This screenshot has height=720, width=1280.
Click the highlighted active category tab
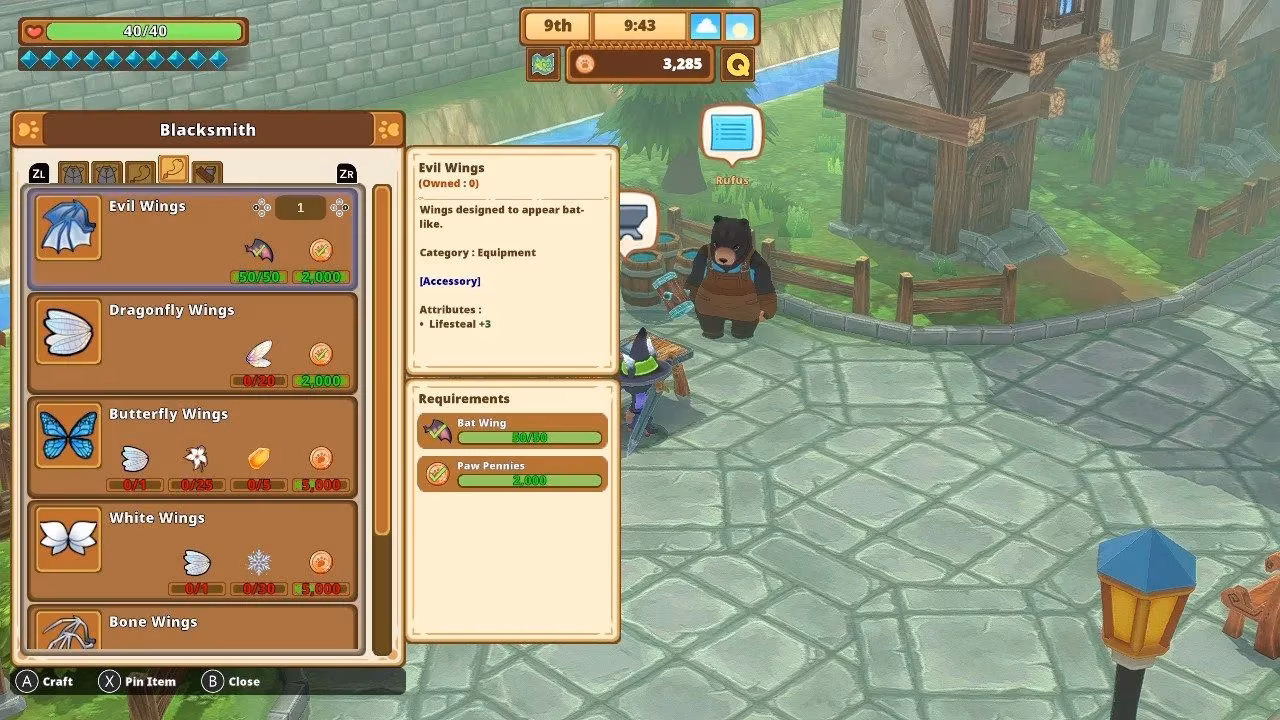(x=173, y=171)
